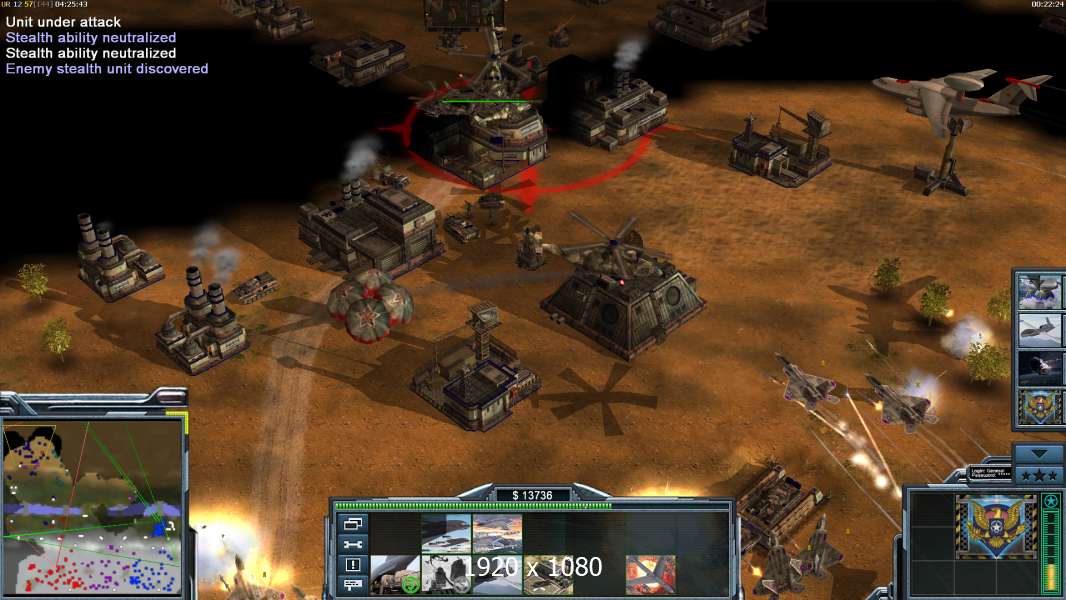The width and height of the screenshot is (1066, 600).
Task: Select the aircraft-on-airfield icon in the top row
Action: 446,533
